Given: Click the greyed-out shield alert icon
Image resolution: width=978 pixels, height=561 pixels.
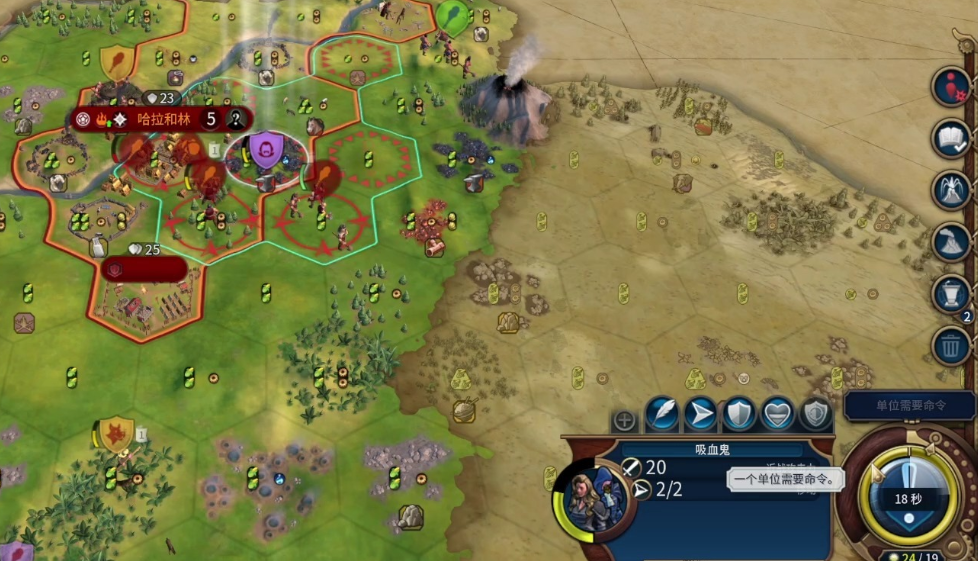Looking at the screenshot, I should 815,413.
